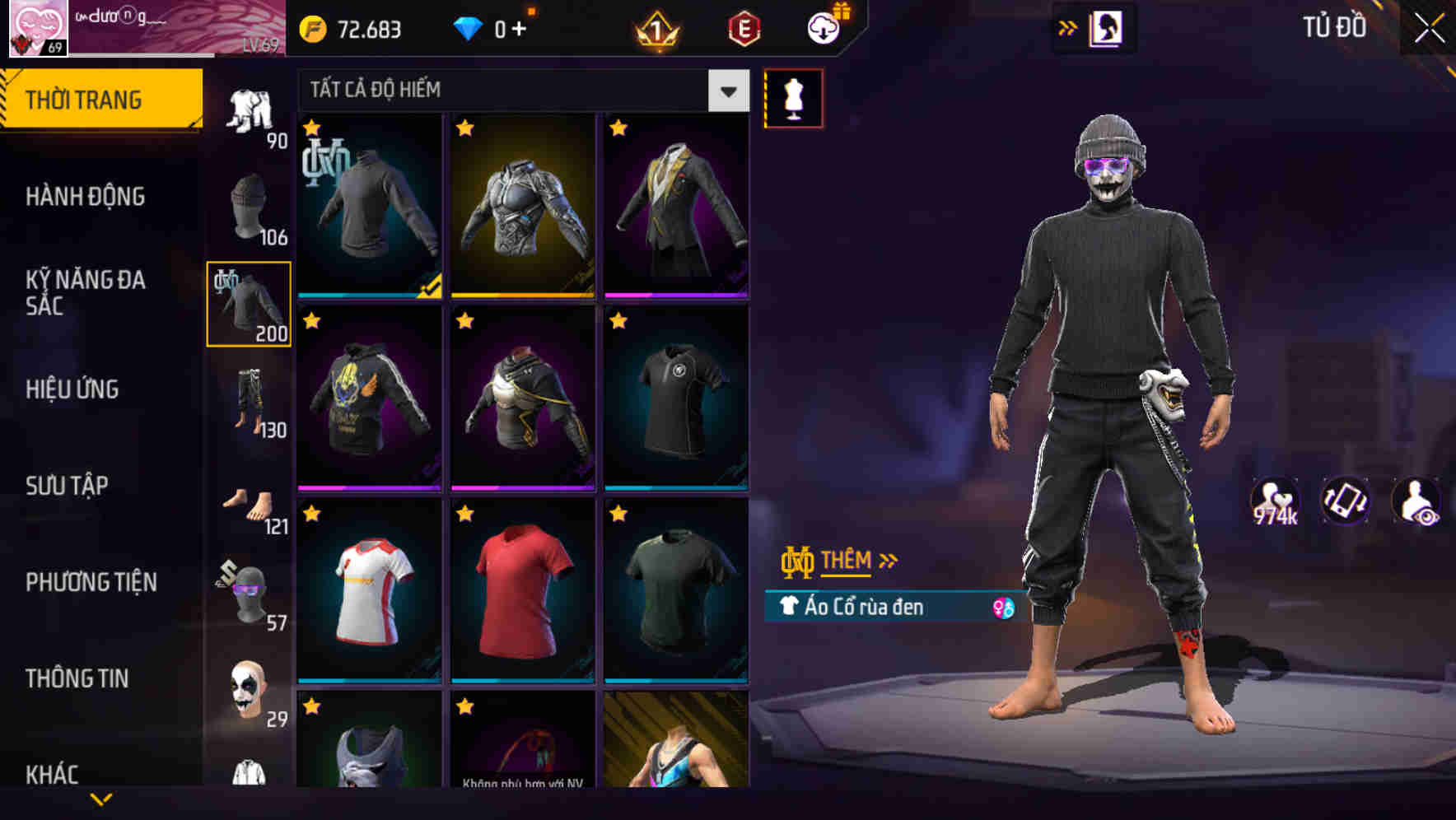Open the red E event badge
The image size is (1456, 820).
coord(745,29)
